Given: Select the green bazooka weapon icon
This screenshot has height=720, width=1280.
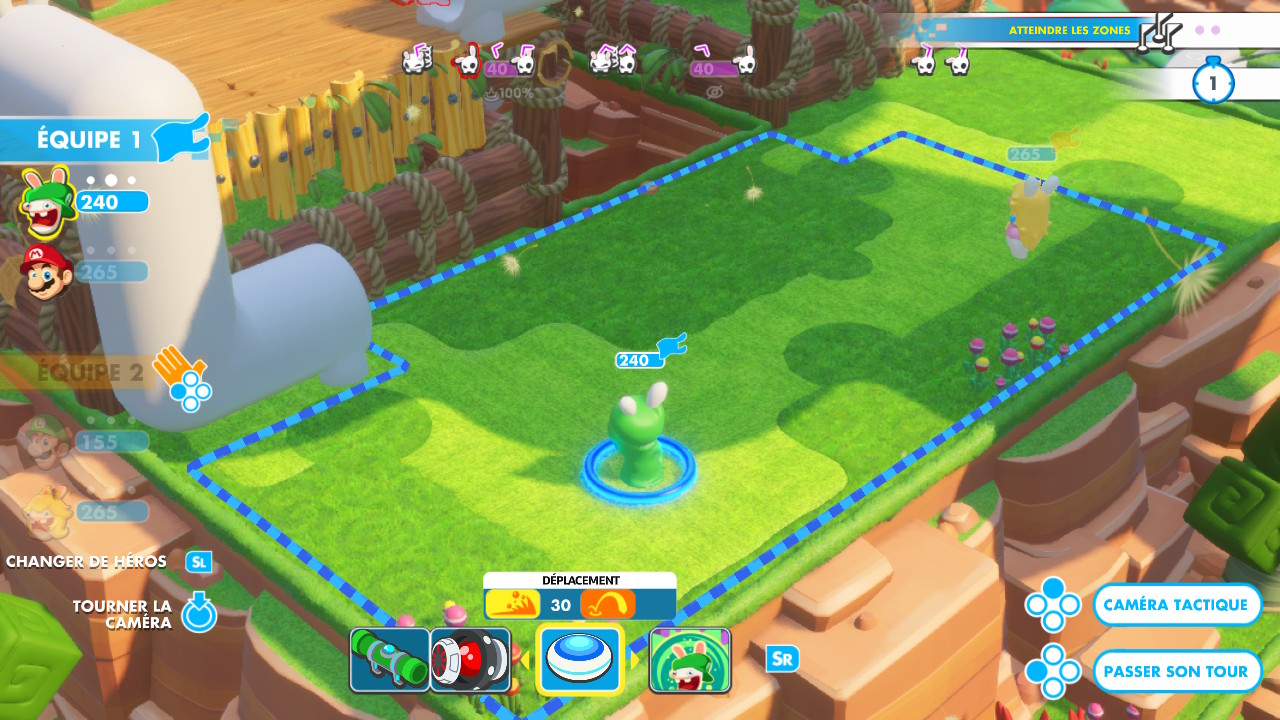Looking at the screenshot, I should (x=389, y=660).
